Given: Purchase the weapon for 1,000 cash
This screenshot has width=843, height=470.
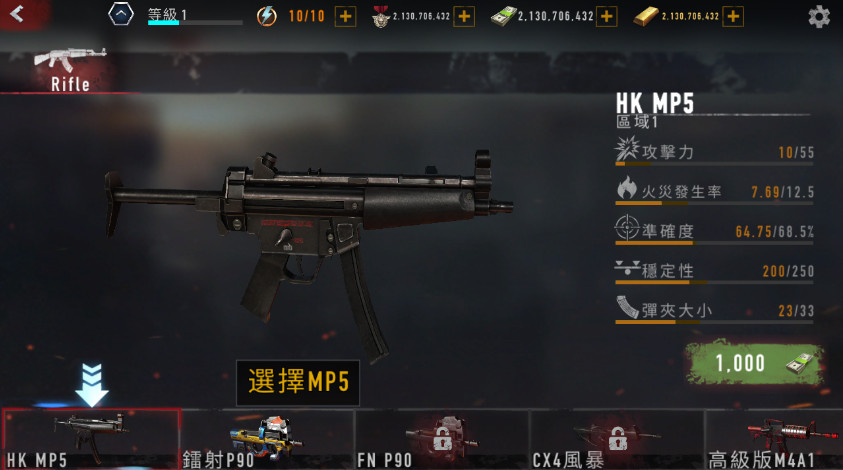Looking at the screenshot, I should tap(754, 364).
